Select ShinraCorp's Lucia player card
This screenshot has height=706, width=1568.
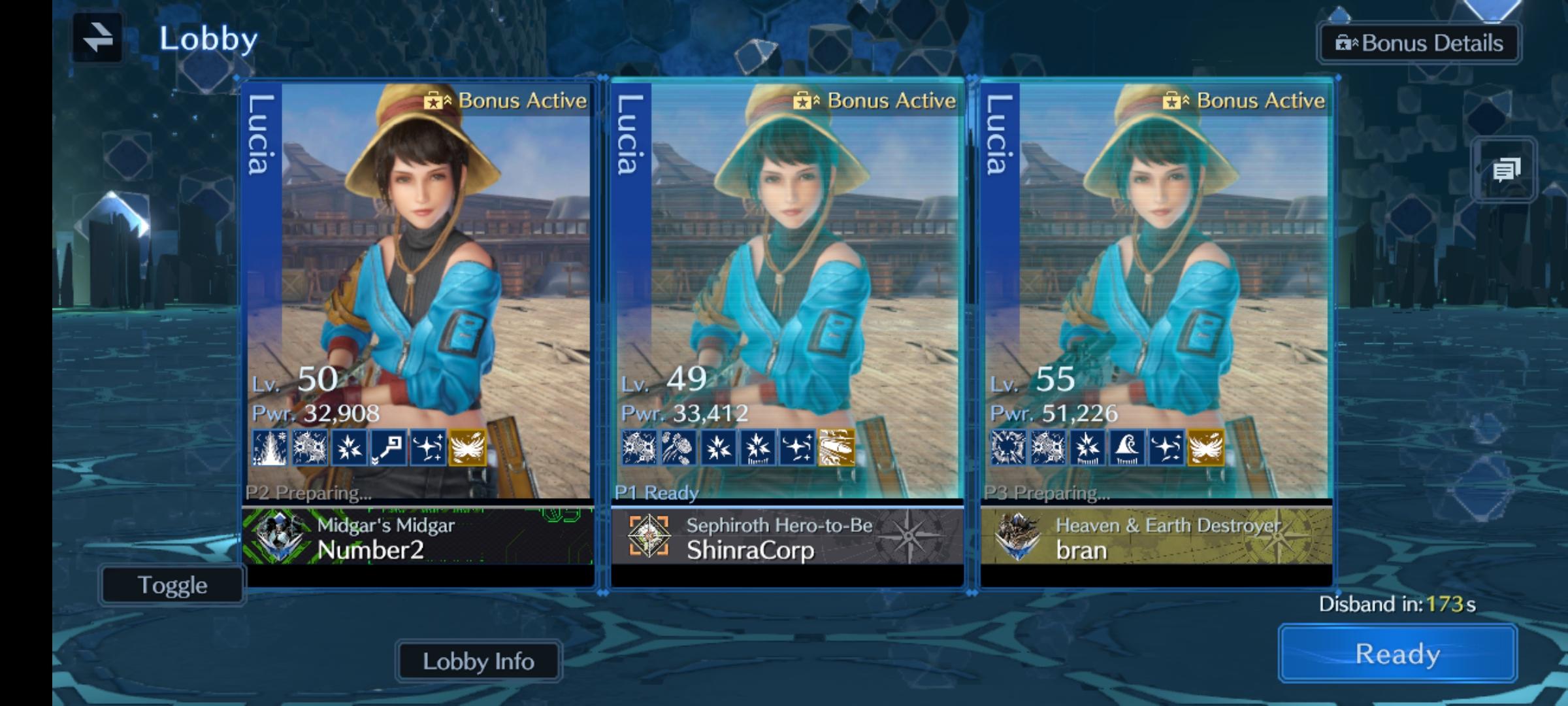(787, 288)
